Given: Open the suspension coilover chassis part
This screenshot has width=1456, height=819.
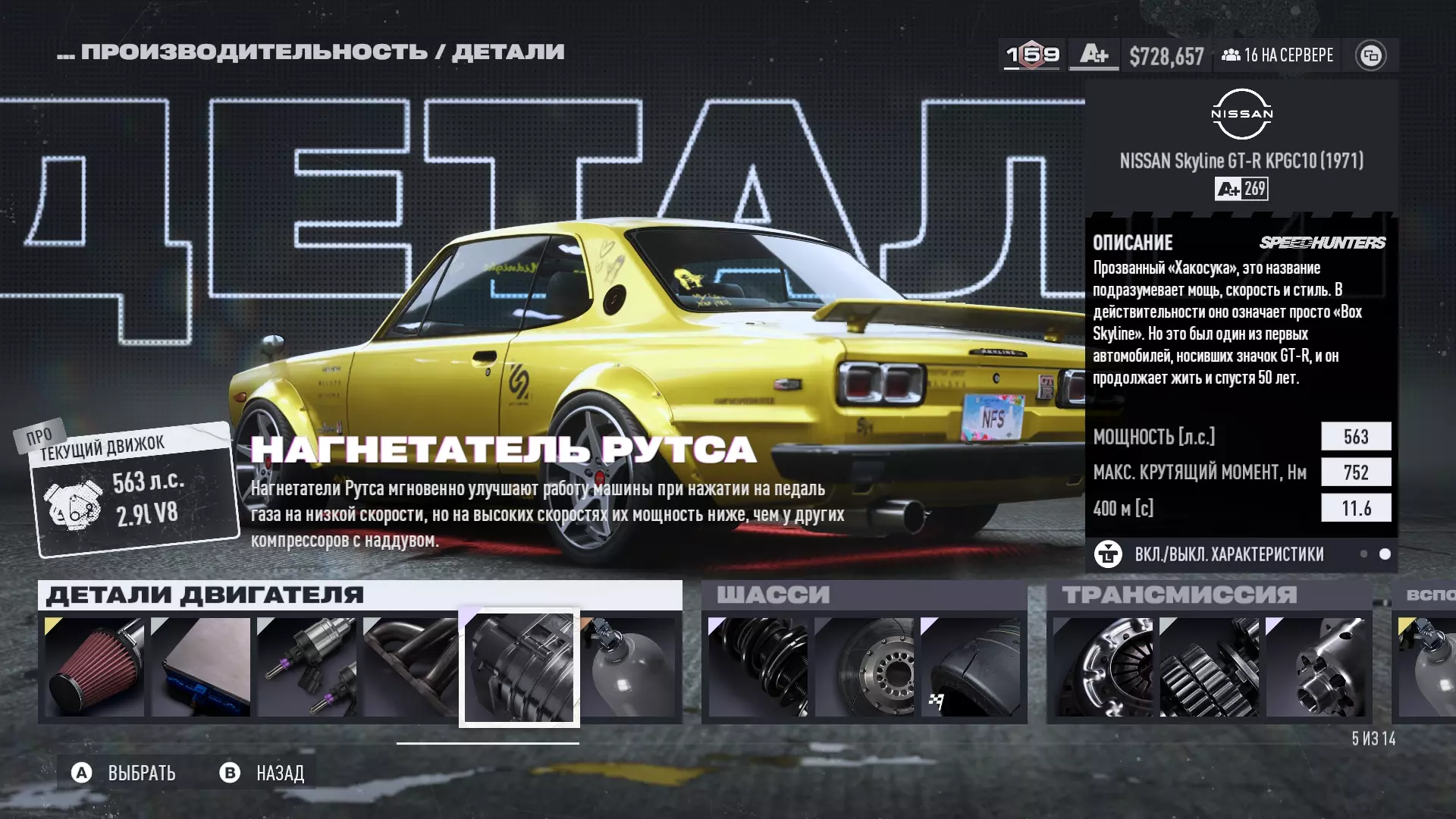Looking at the screenshot, I should pos(758,667).
